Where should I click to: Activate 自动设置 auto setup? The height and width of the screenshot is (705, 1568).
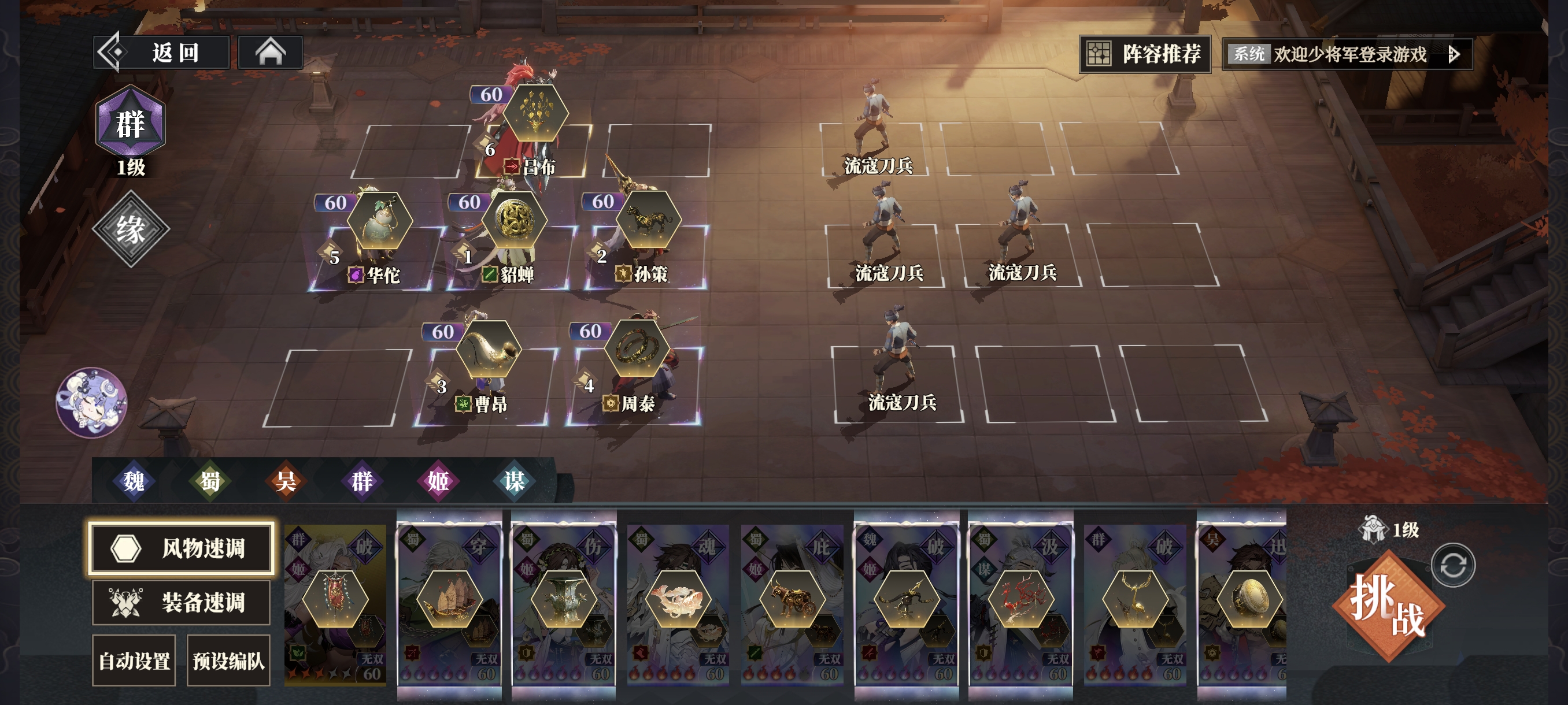(x=134, y=661)
